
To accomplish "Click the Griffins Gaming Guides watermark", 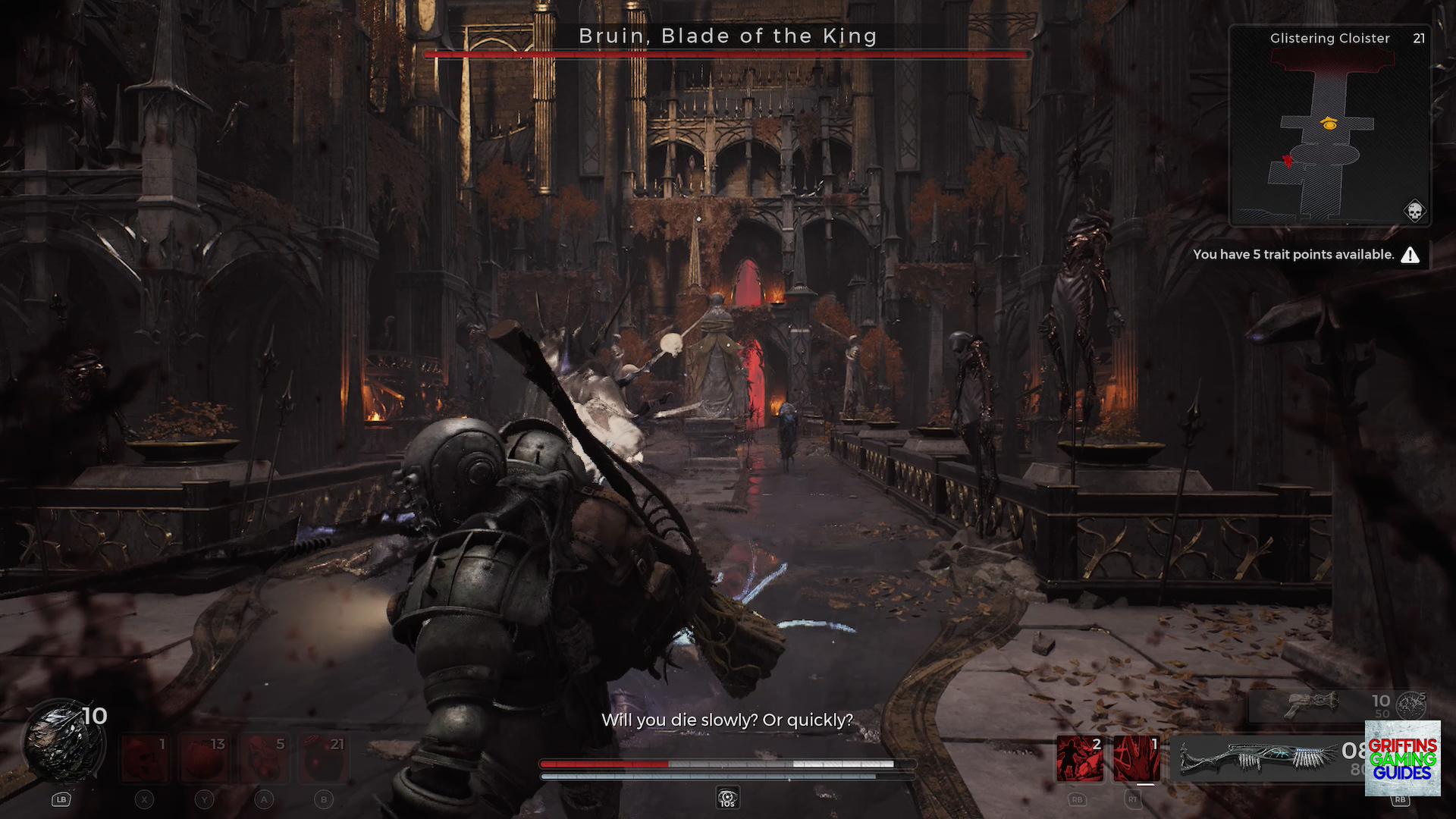I will 1402,758.
